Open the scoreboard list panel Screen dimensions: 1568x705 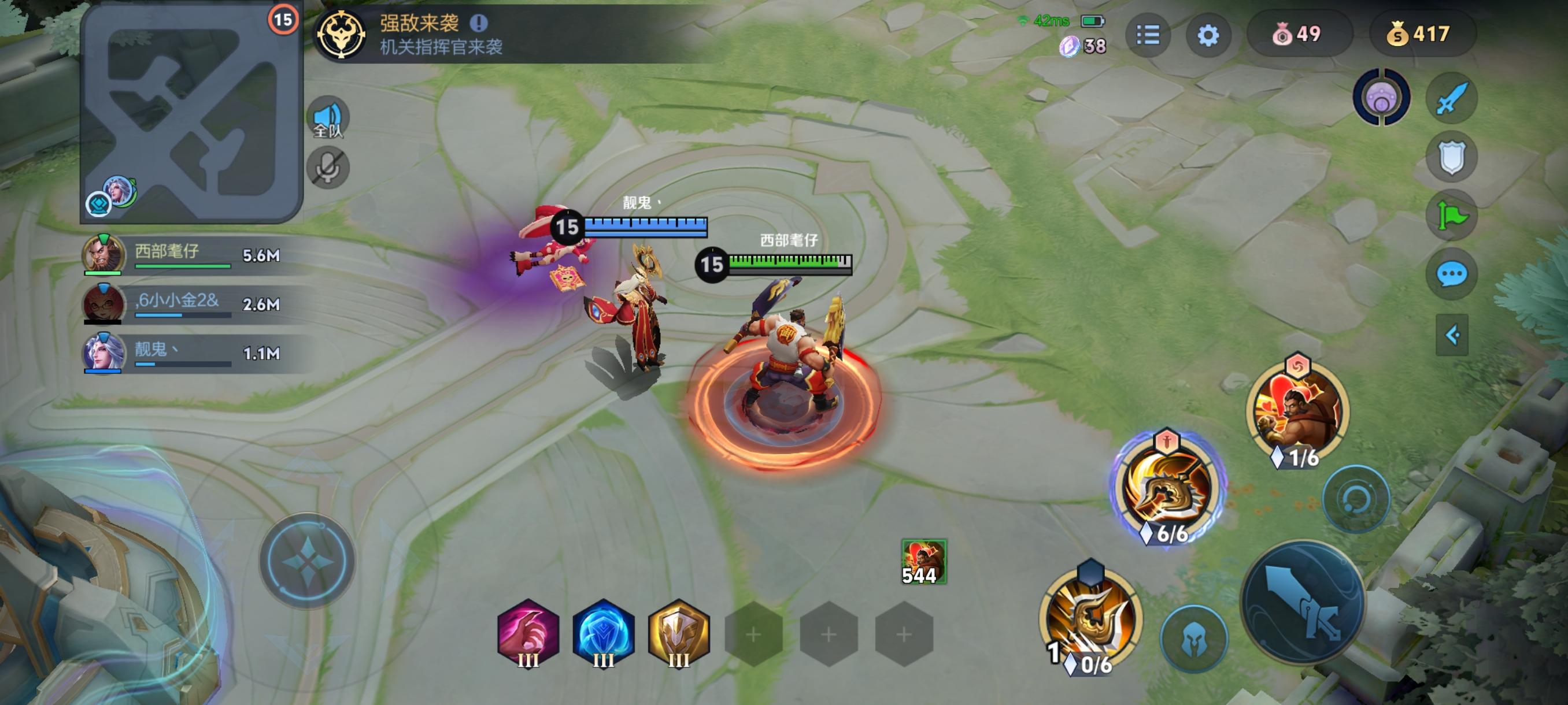(x=1150, y=35)
